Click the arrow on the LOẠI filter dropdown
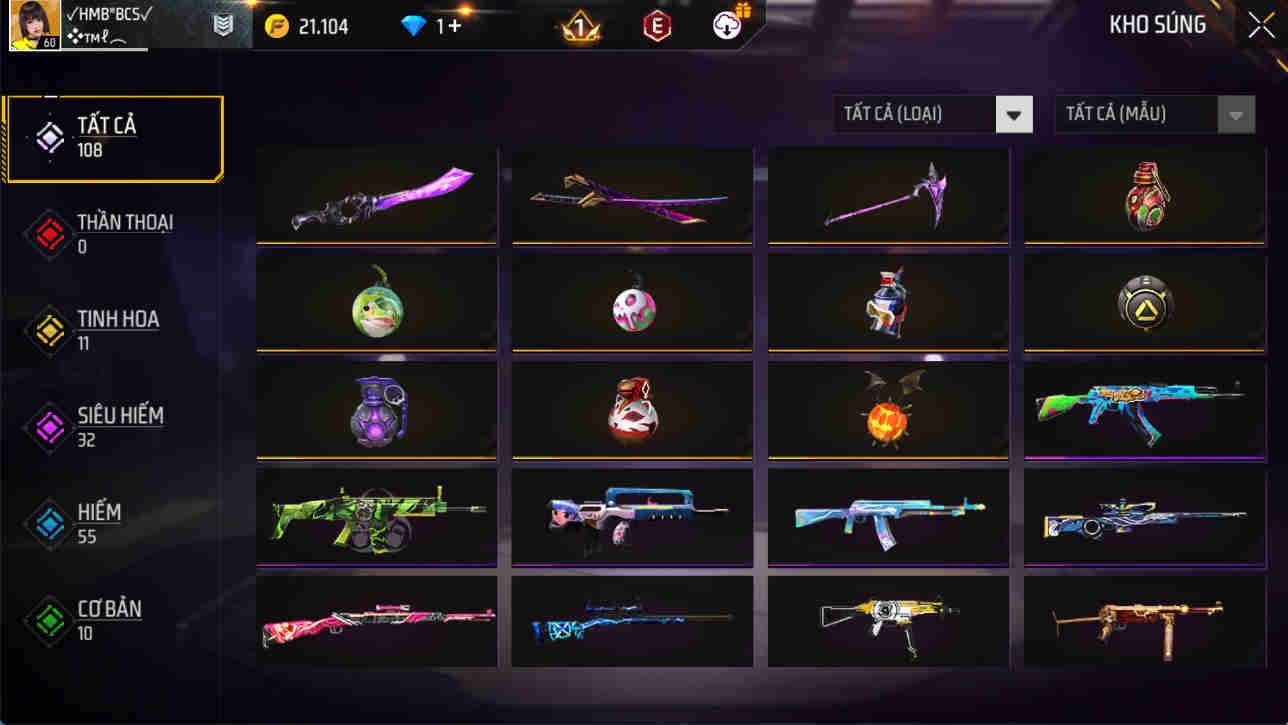The height and width of the screenshot is (725, 1288). click(x=1014, y=114)
